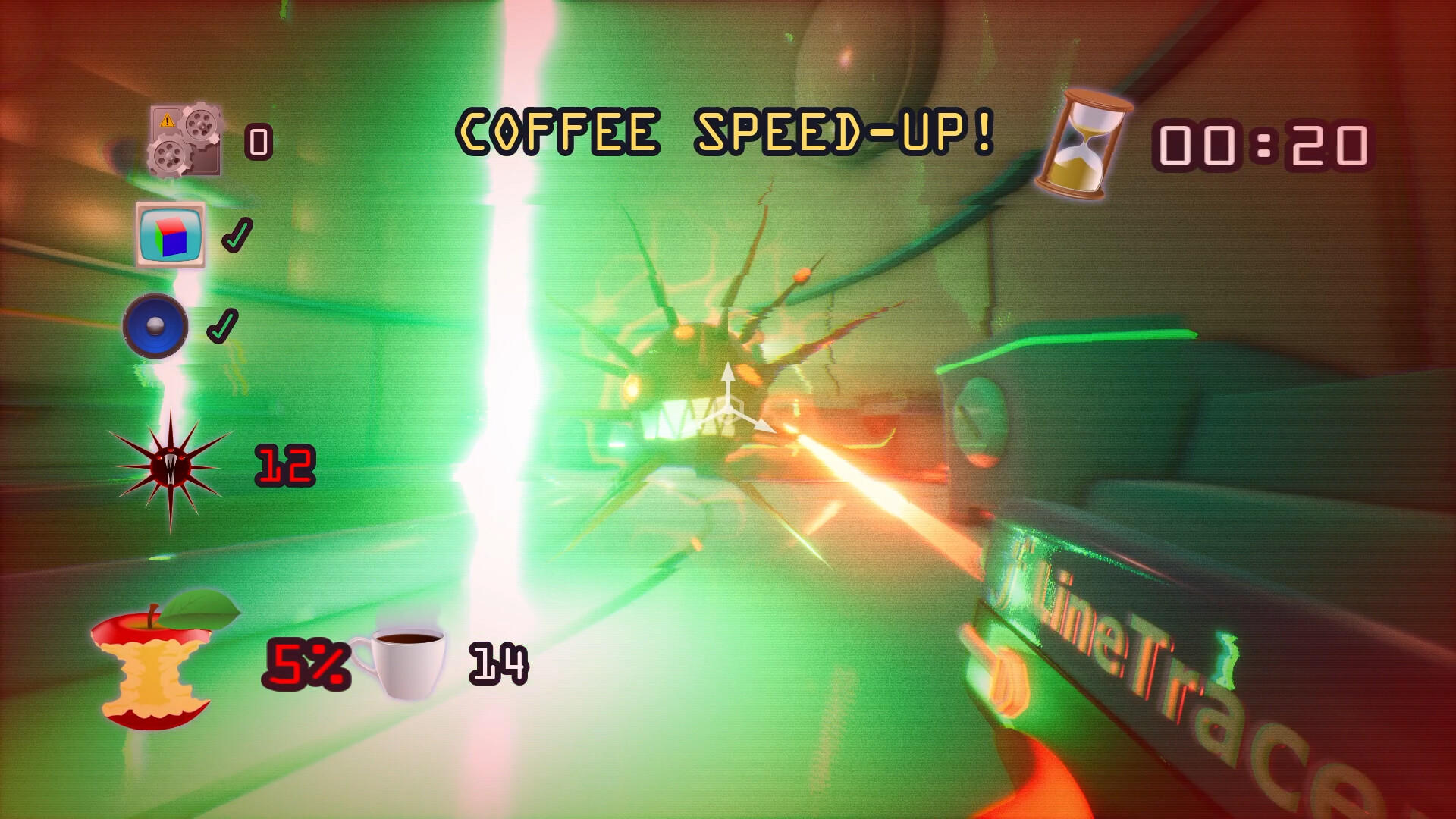Toggle the checkmark next to the speaker icon

[x=223, y=327]
